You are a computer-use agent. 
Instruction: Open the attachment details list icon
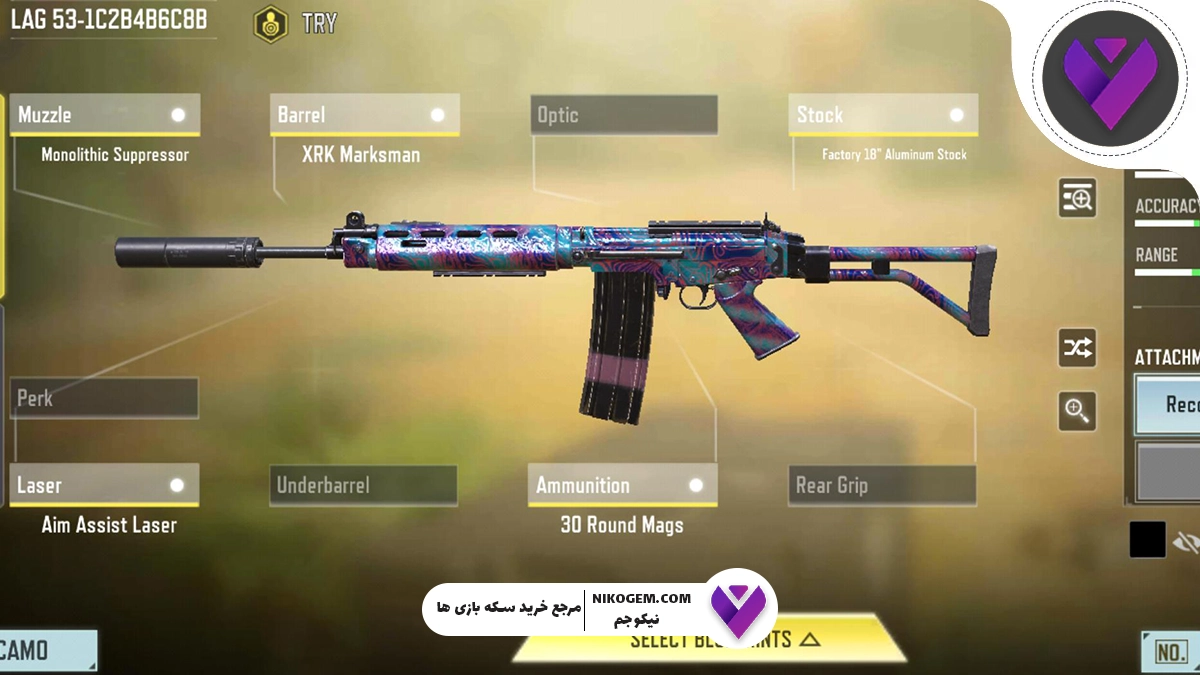(1077, 198)
